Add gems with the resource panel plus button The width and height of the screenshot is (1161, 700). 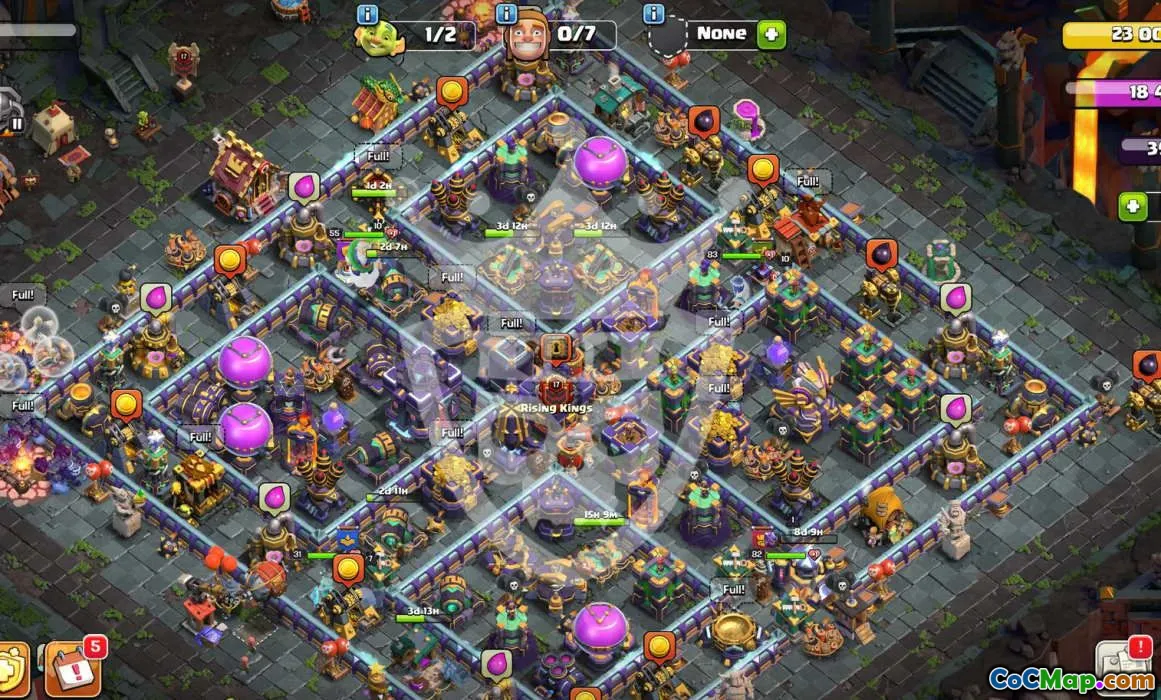coord(1133,206)
